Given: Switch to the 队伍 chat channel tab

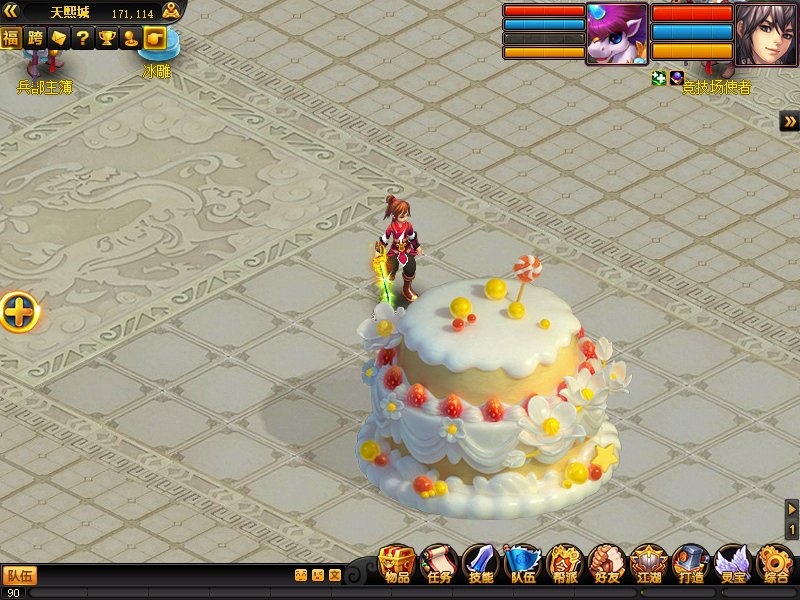Looking at the screenshot, I should [x=19, y=575].
